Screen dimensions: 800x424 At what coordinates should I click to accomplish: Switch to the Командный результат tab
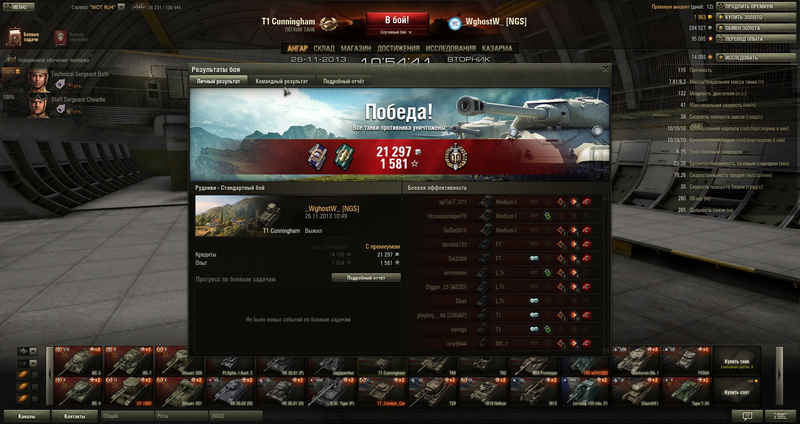[280, 80]
